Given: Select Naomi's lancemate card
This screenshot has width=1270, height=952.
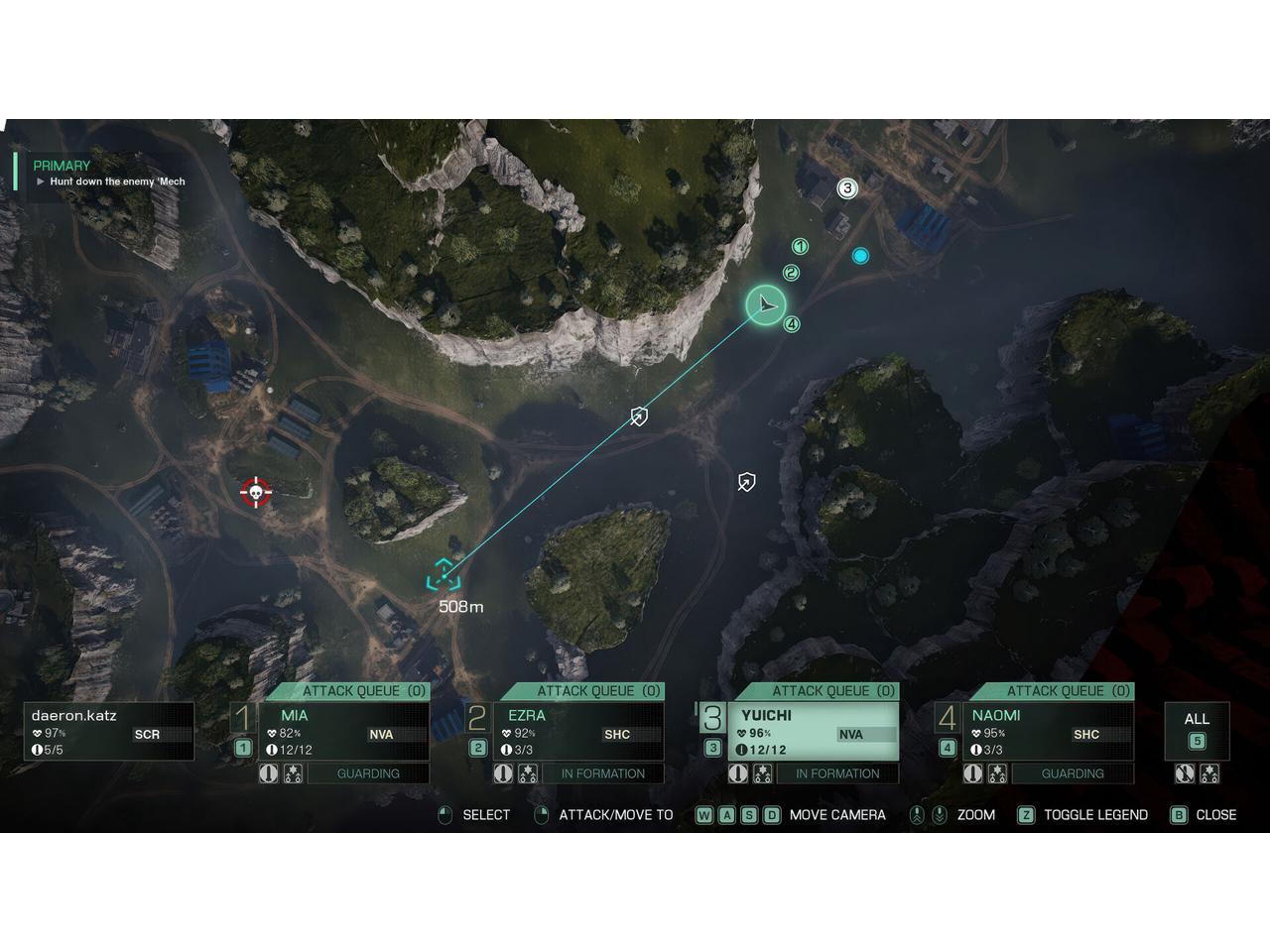Looking at the screenshot, I should coord(1048,732).
